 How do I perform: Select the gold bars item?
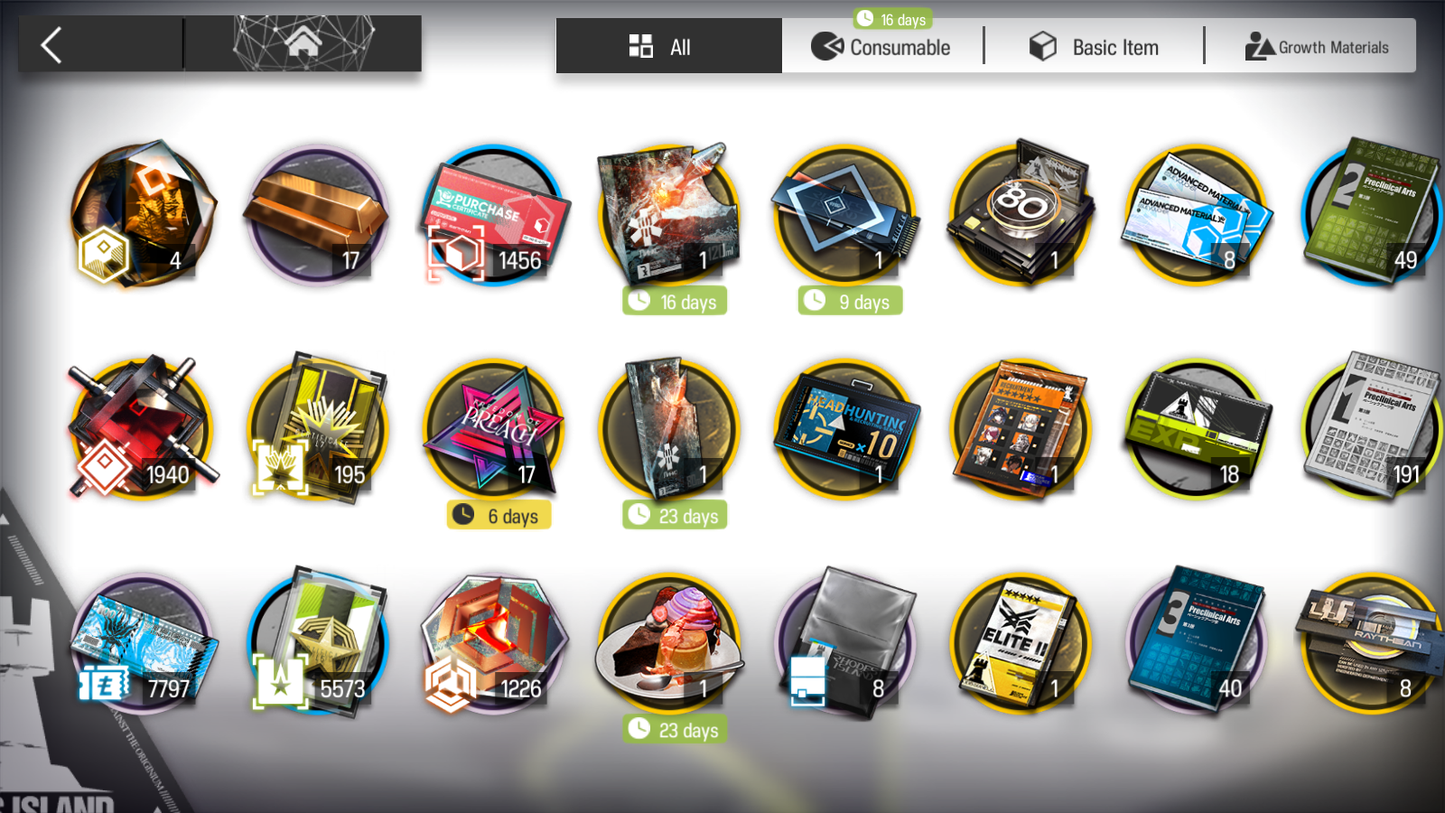[317, 215]
